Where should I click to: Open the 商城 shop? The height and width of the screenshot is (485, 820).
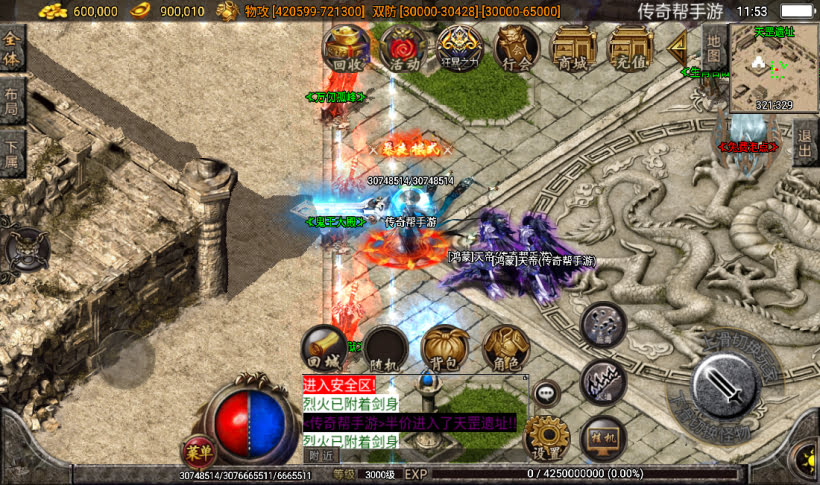tap(574, 48)
